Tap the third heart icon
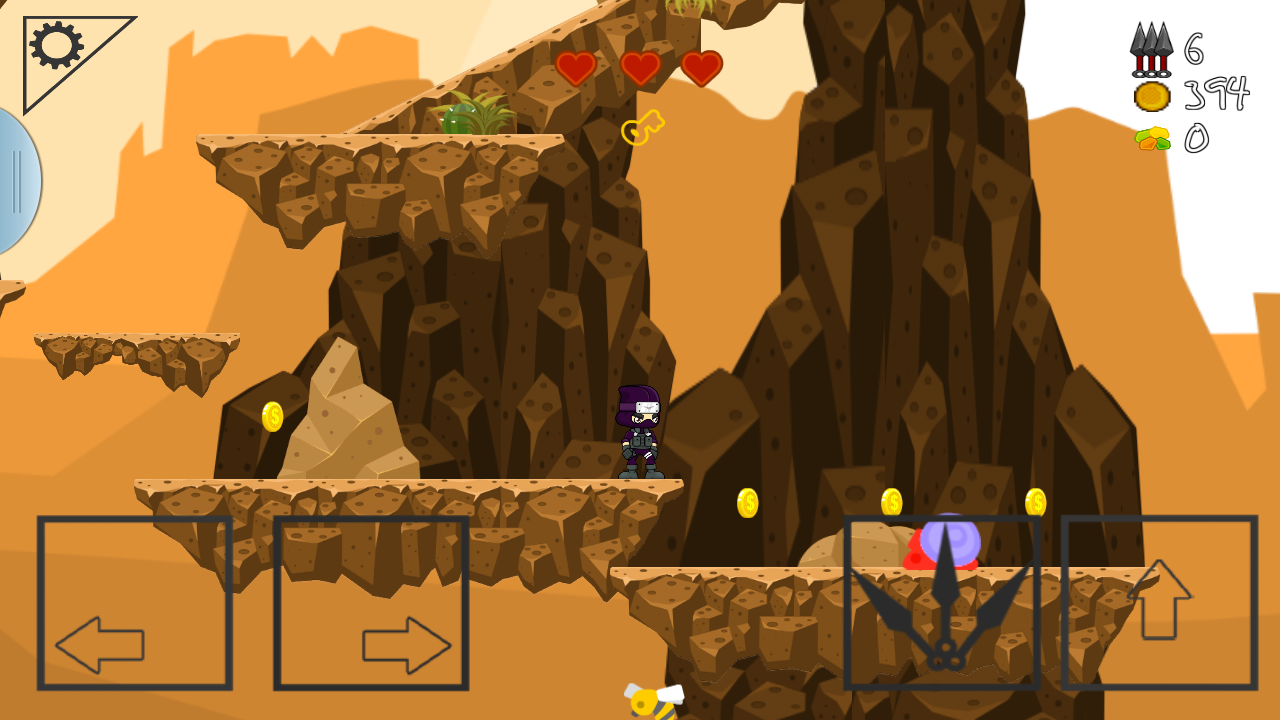 tap(700, 68)
